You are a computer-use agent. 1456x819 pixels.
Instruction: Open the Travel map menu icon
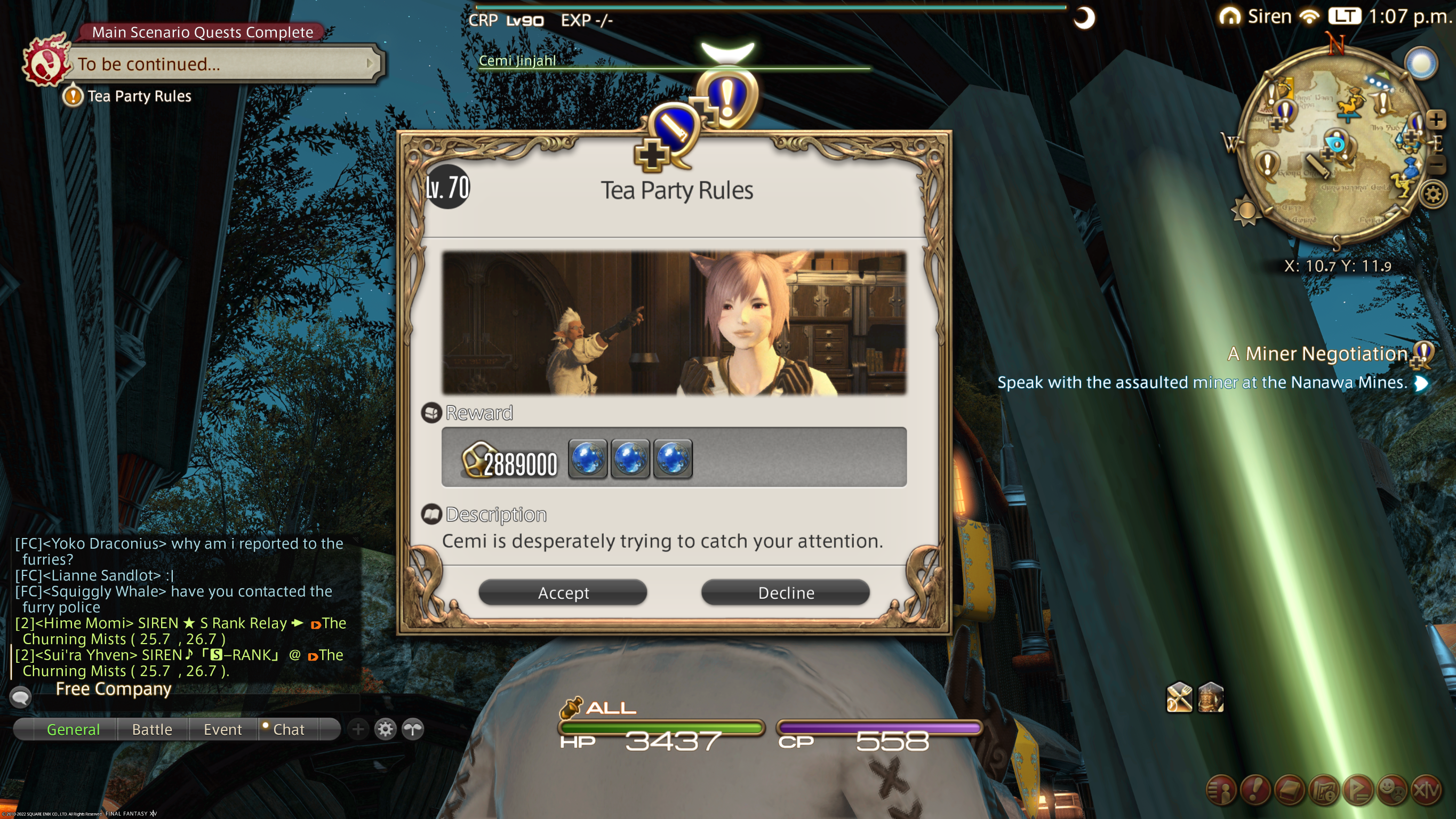tap(1324, 789)
